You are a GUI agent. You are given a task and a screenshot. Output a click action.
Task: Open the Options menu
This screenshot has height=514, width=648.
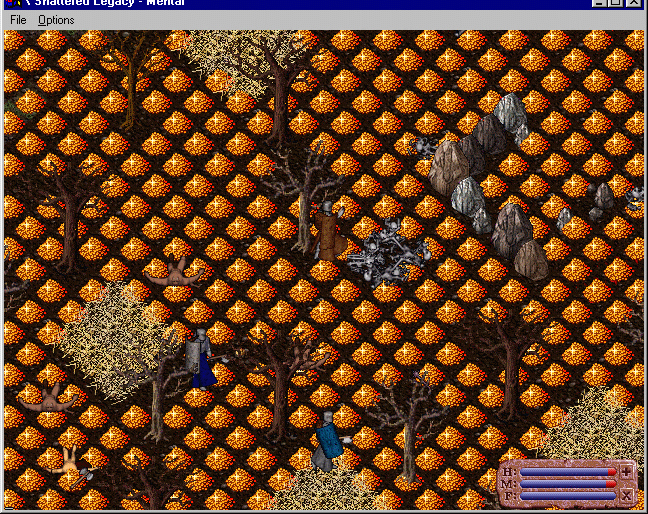point(56,20)
